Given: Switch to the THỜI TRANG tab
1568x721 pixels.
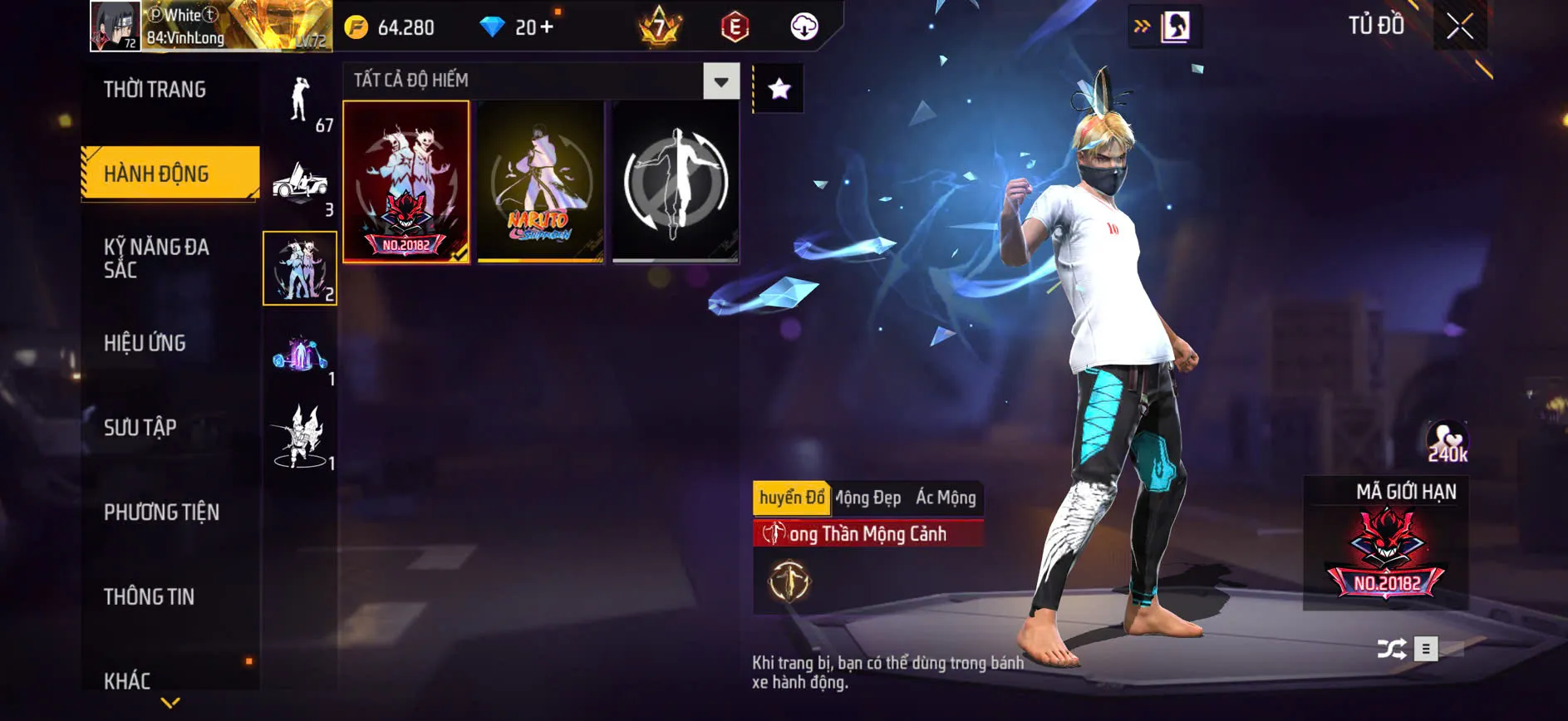Looking at the screenshot, I should [156, 89].
